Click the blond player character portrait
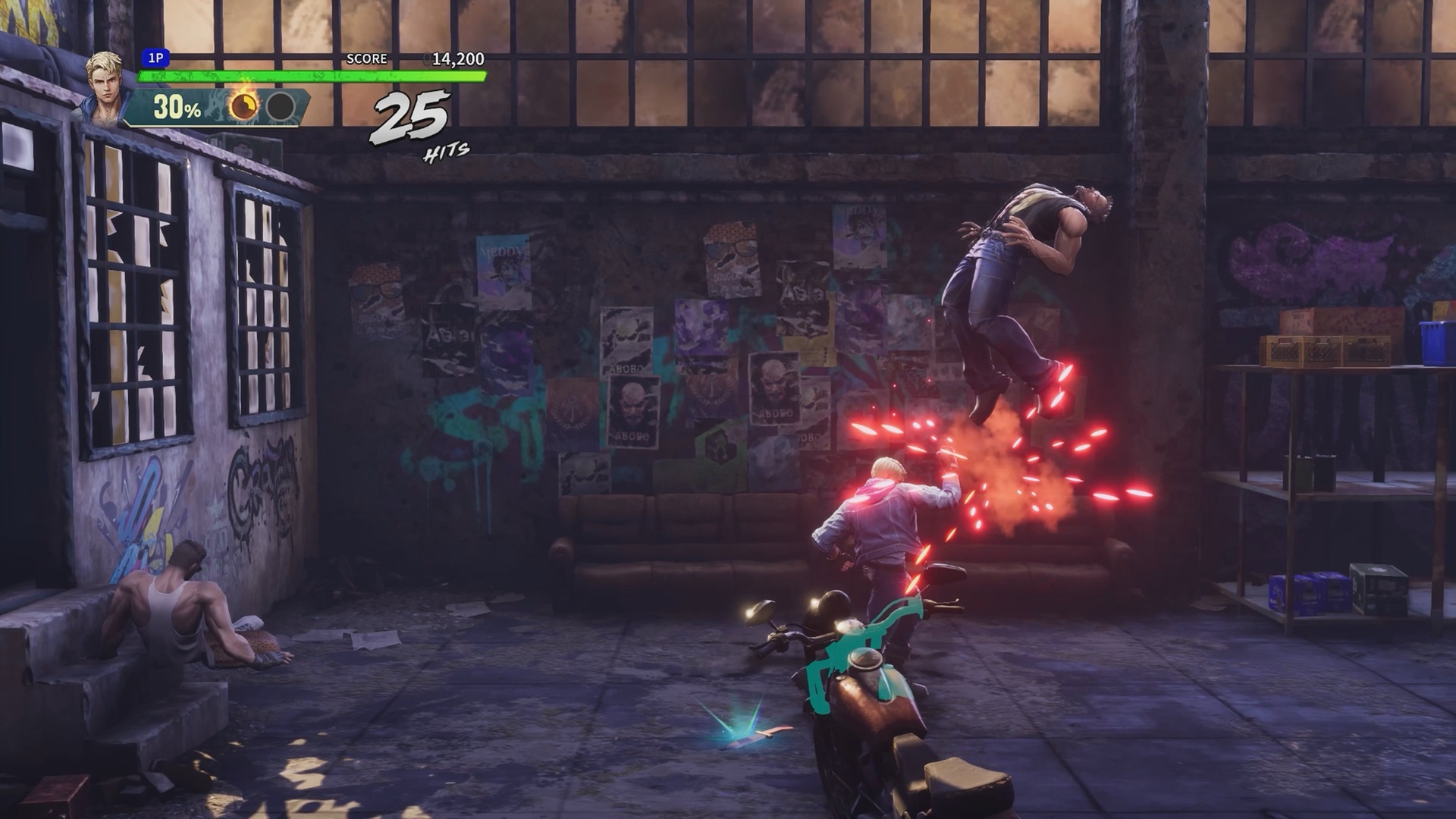 click(105, 87)
